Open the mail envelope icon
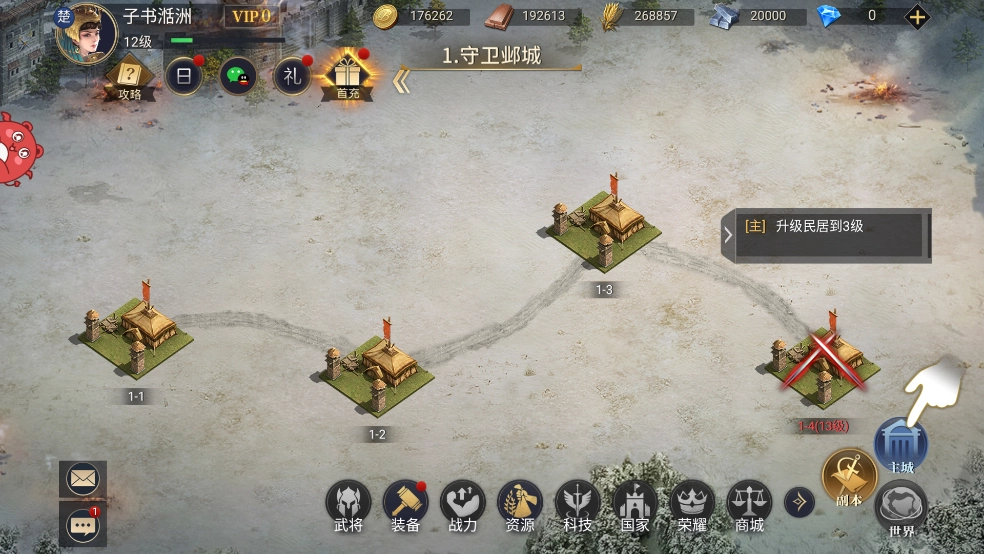This screenshot has width=984, height=554. [x=83, y=479]
